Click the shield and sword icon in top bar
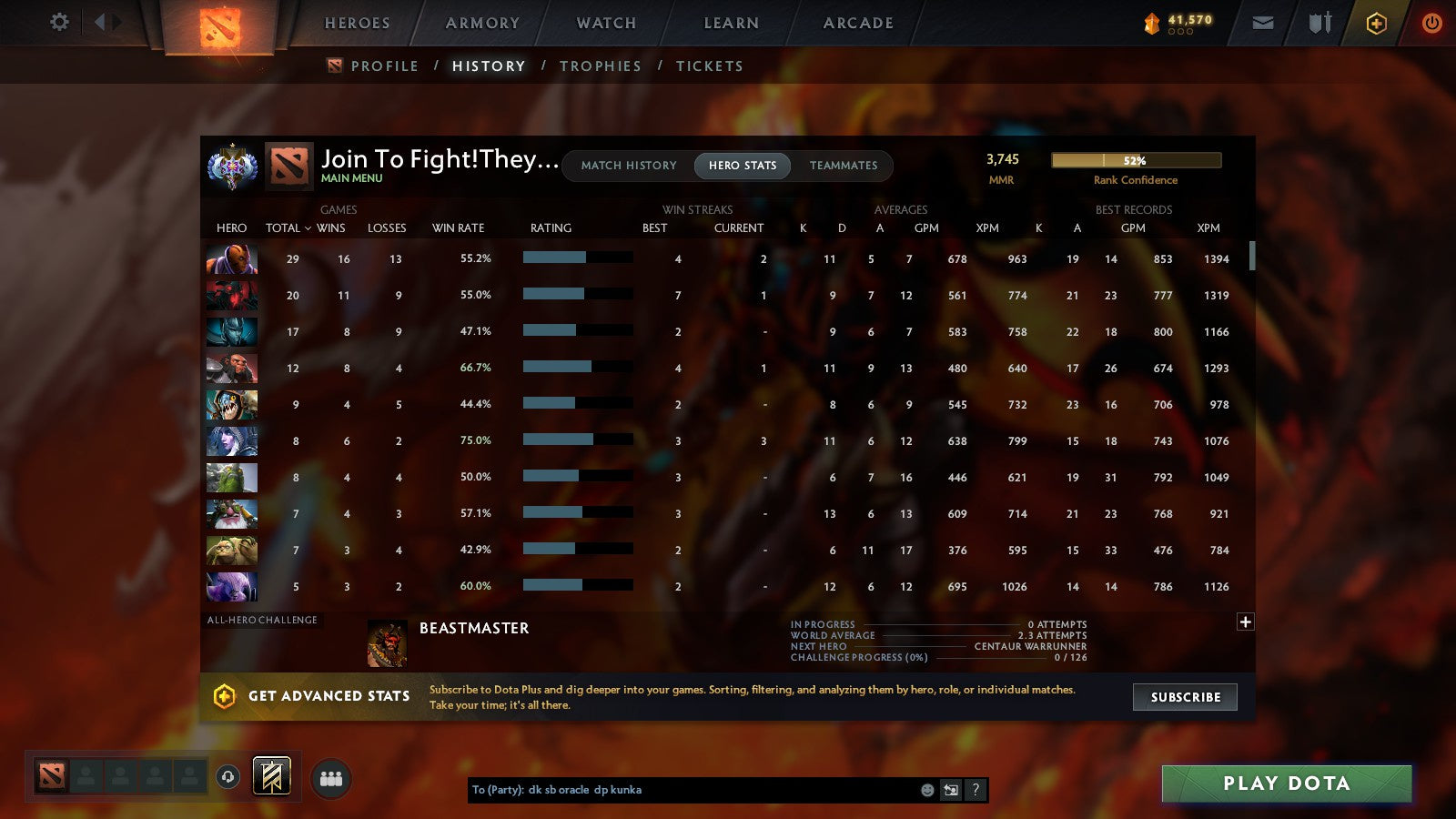The width and height of the screenshot is (1456, 819). 1318,22
